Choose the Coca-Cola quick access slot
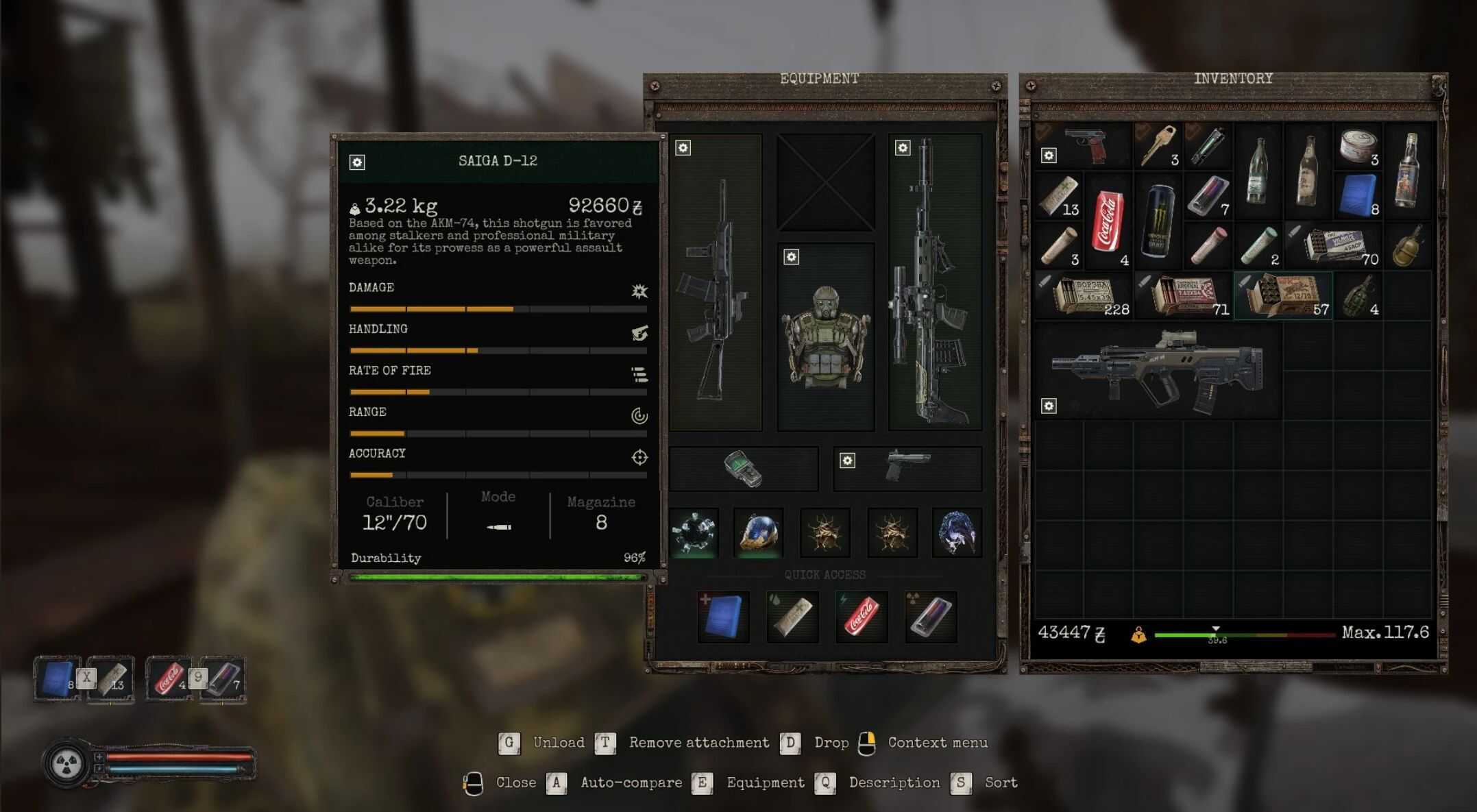 coord(862,617)
